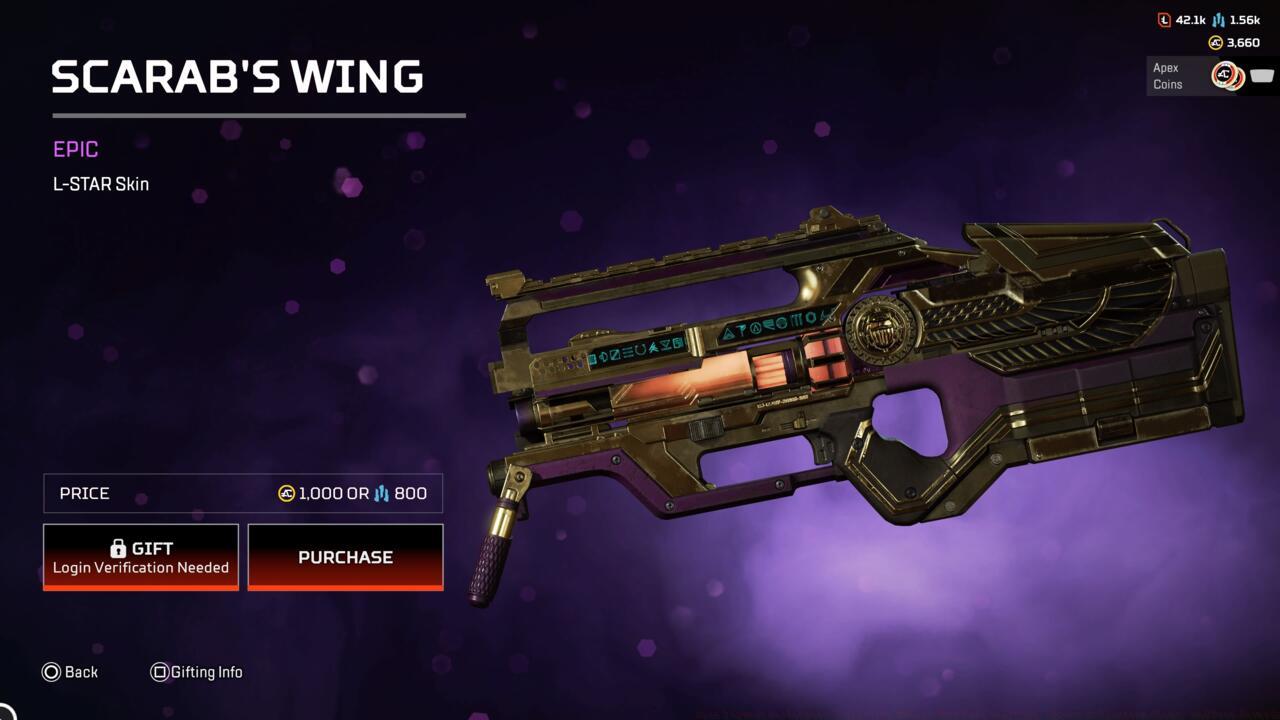
Task: Select the SCARAB'S WING title text
Action: pyautogui.click(x=237, y=76)
